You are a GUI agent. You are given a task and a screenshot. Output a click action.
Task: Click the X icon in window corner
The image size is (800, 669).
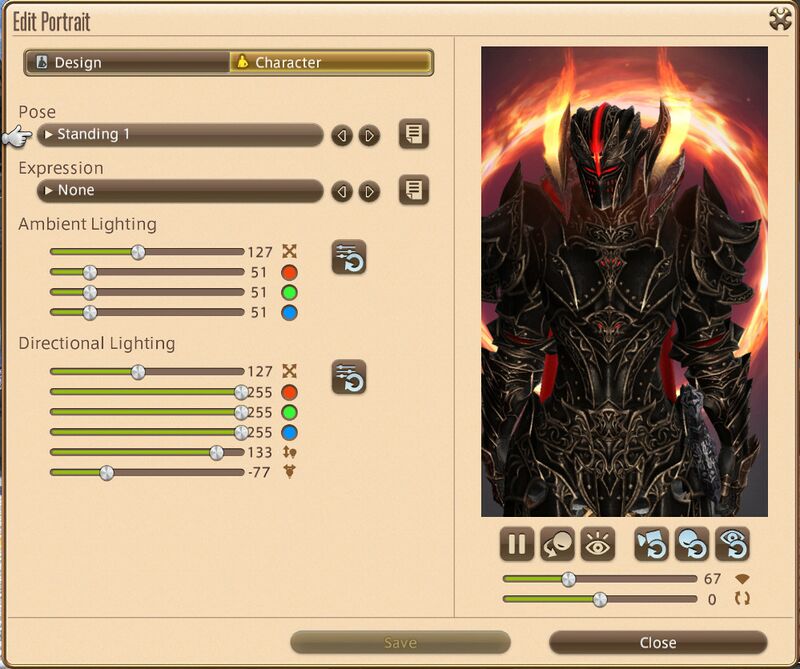coord(780,19)
